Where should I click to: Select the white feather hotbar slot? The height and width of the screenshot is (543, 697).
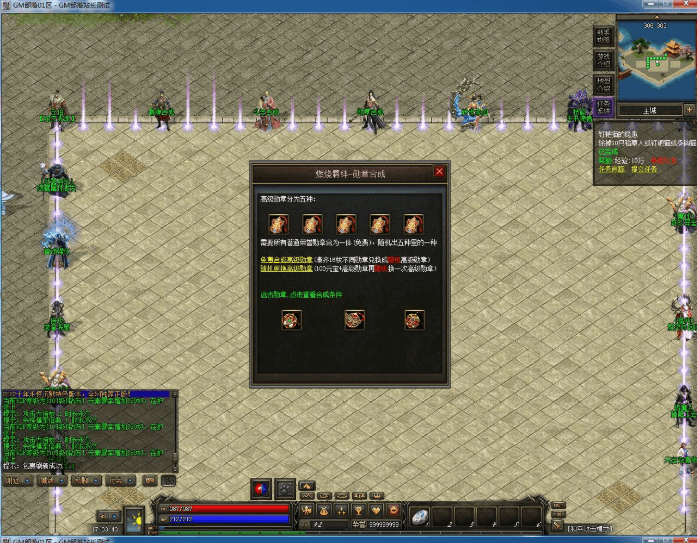(420, 516)
